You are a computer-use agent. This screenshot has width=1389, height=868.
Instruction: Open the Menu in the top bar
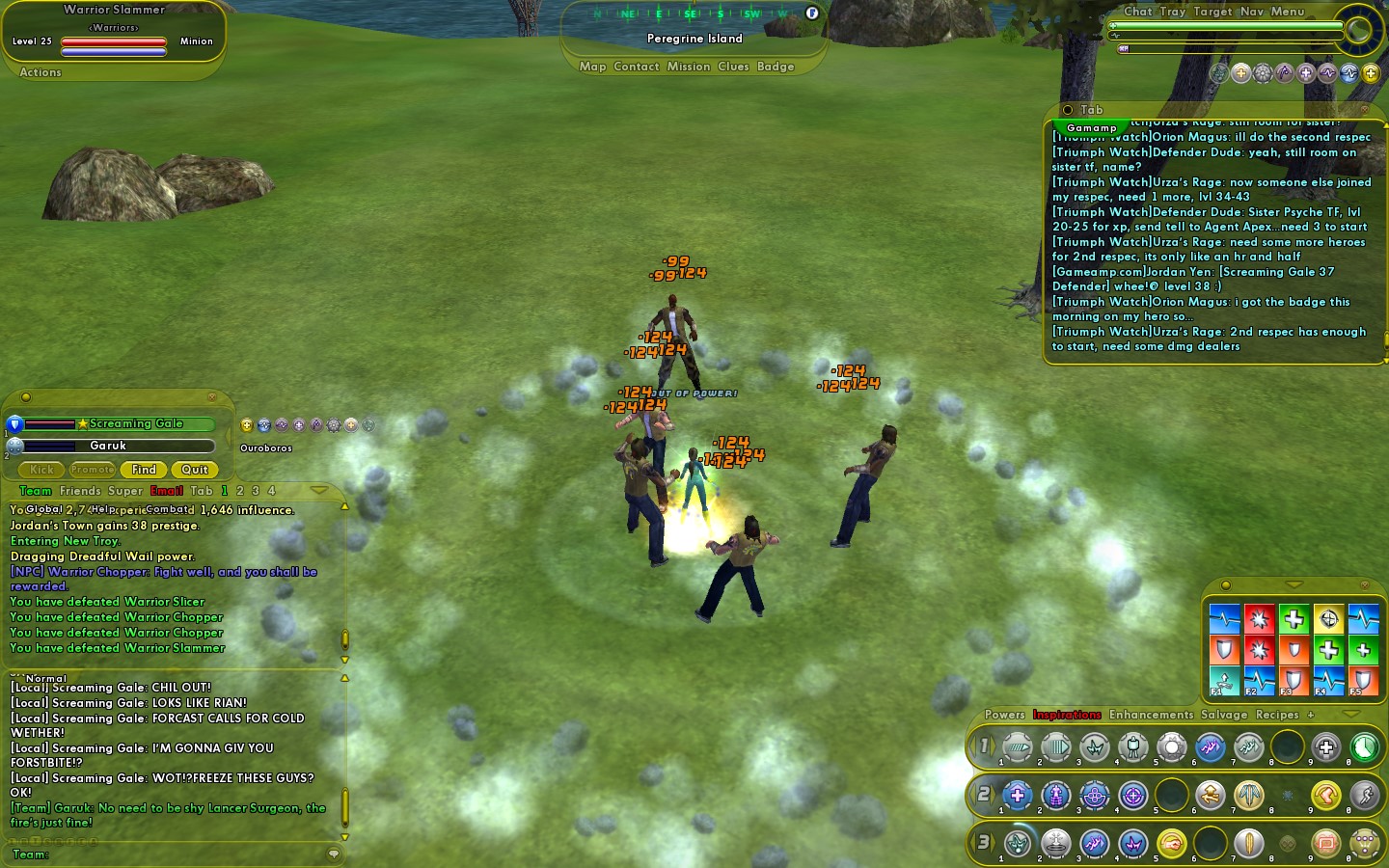[1287, 12]
